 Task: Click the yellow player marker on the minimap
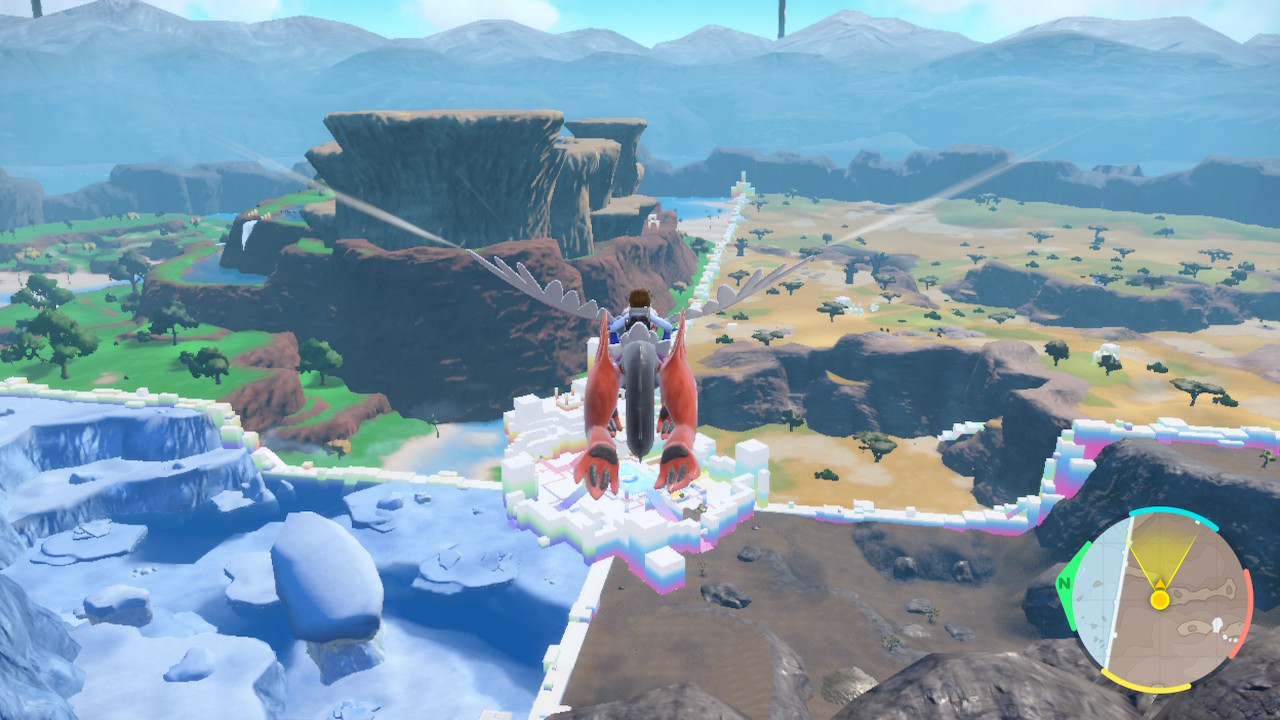1161,599
